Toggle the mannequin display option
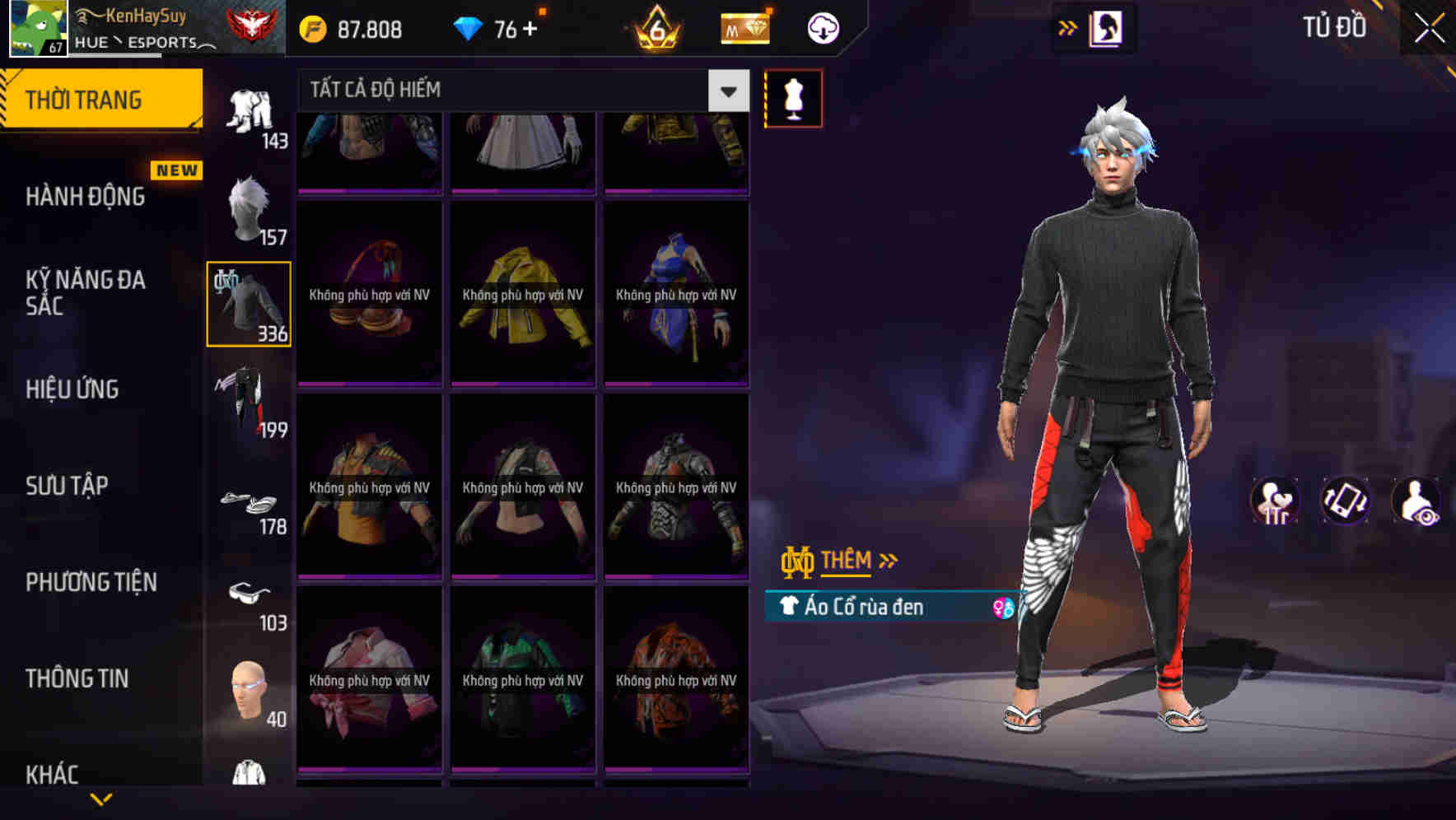 792,97
